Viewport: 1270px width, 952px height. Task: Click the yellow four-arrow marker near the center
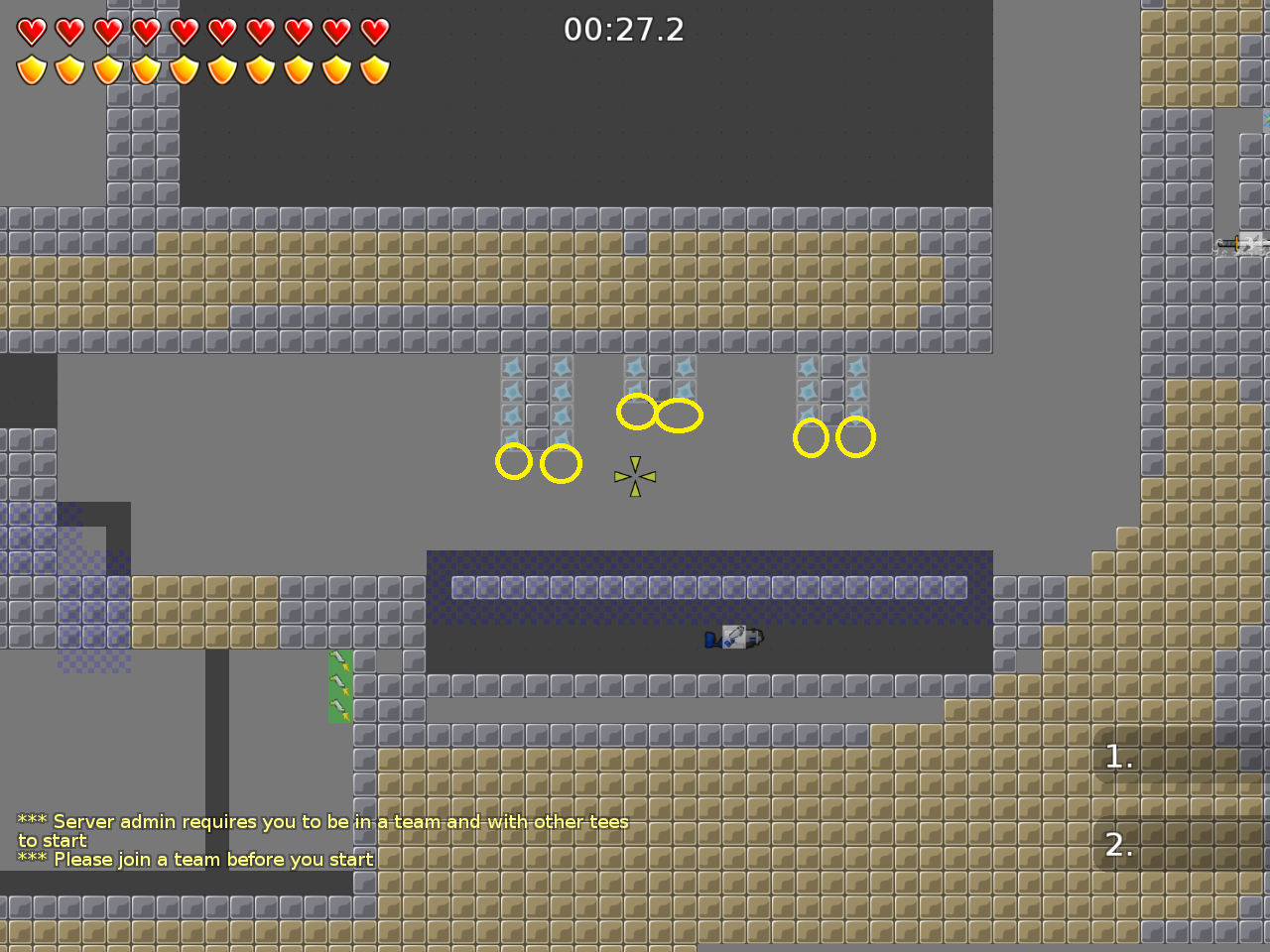[635, 476]
